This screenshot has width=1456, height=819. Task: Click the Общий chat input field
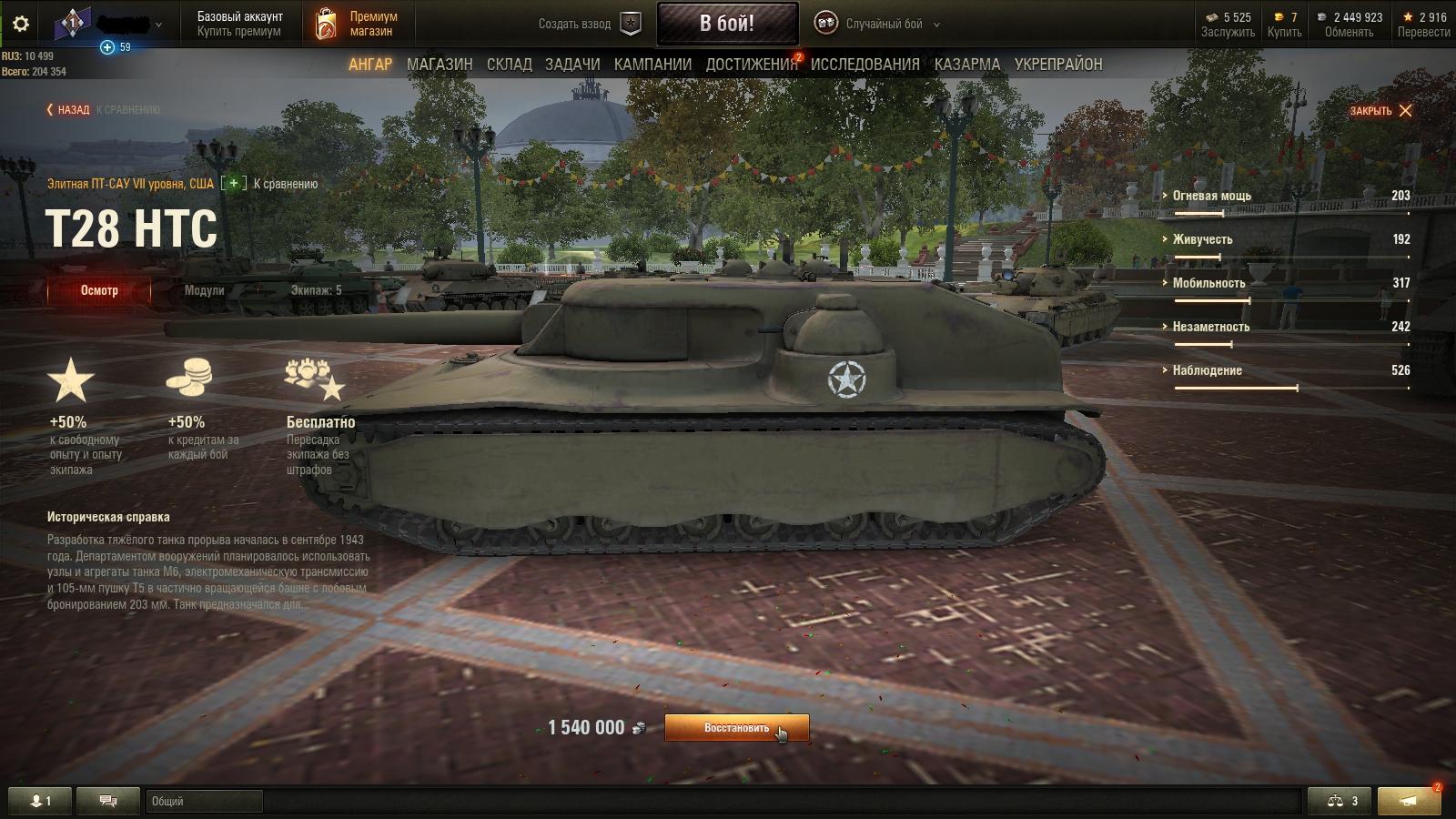[204, 801]
